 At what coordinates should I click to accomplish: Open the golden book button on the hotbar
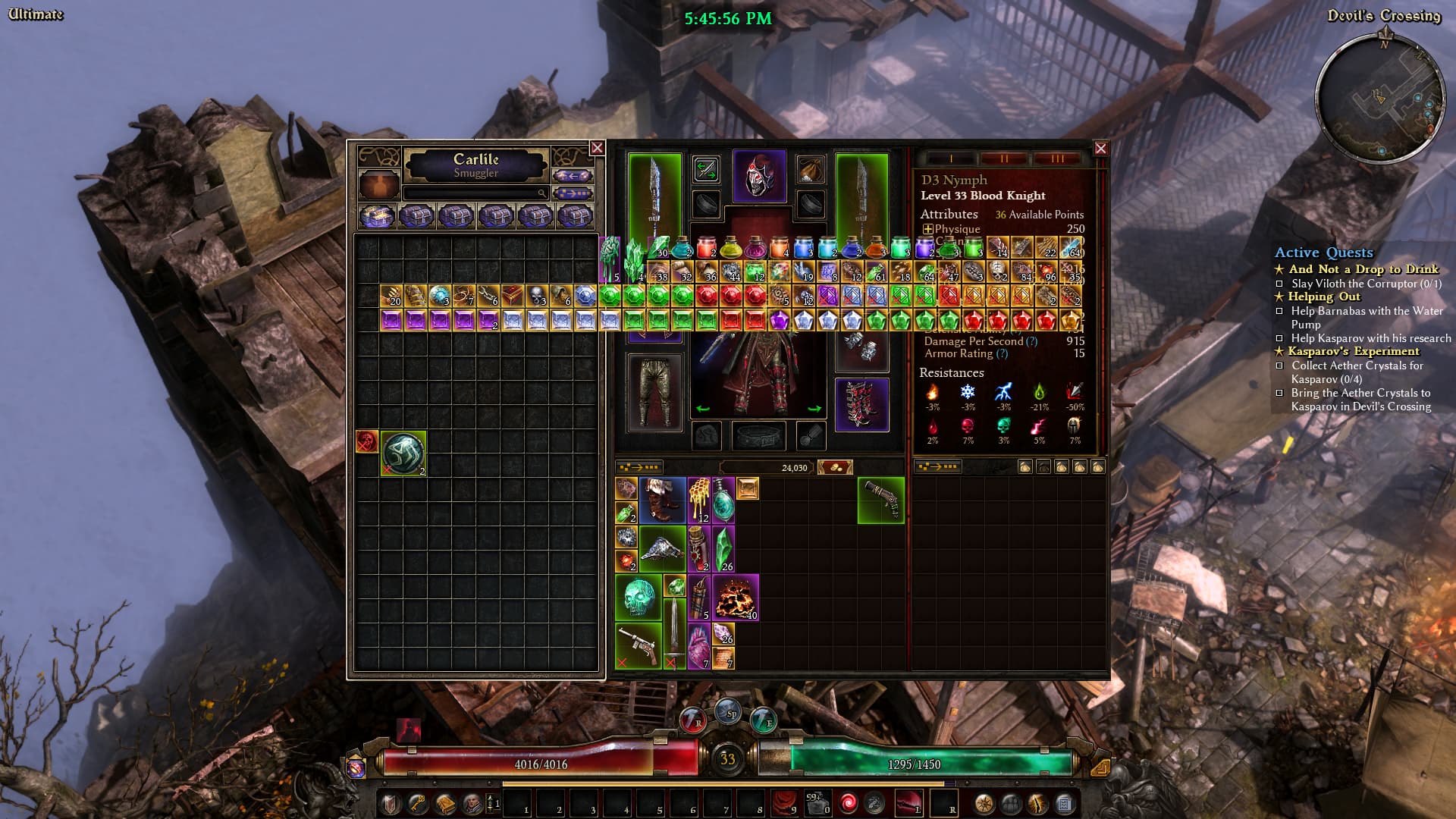click(445, 803)
